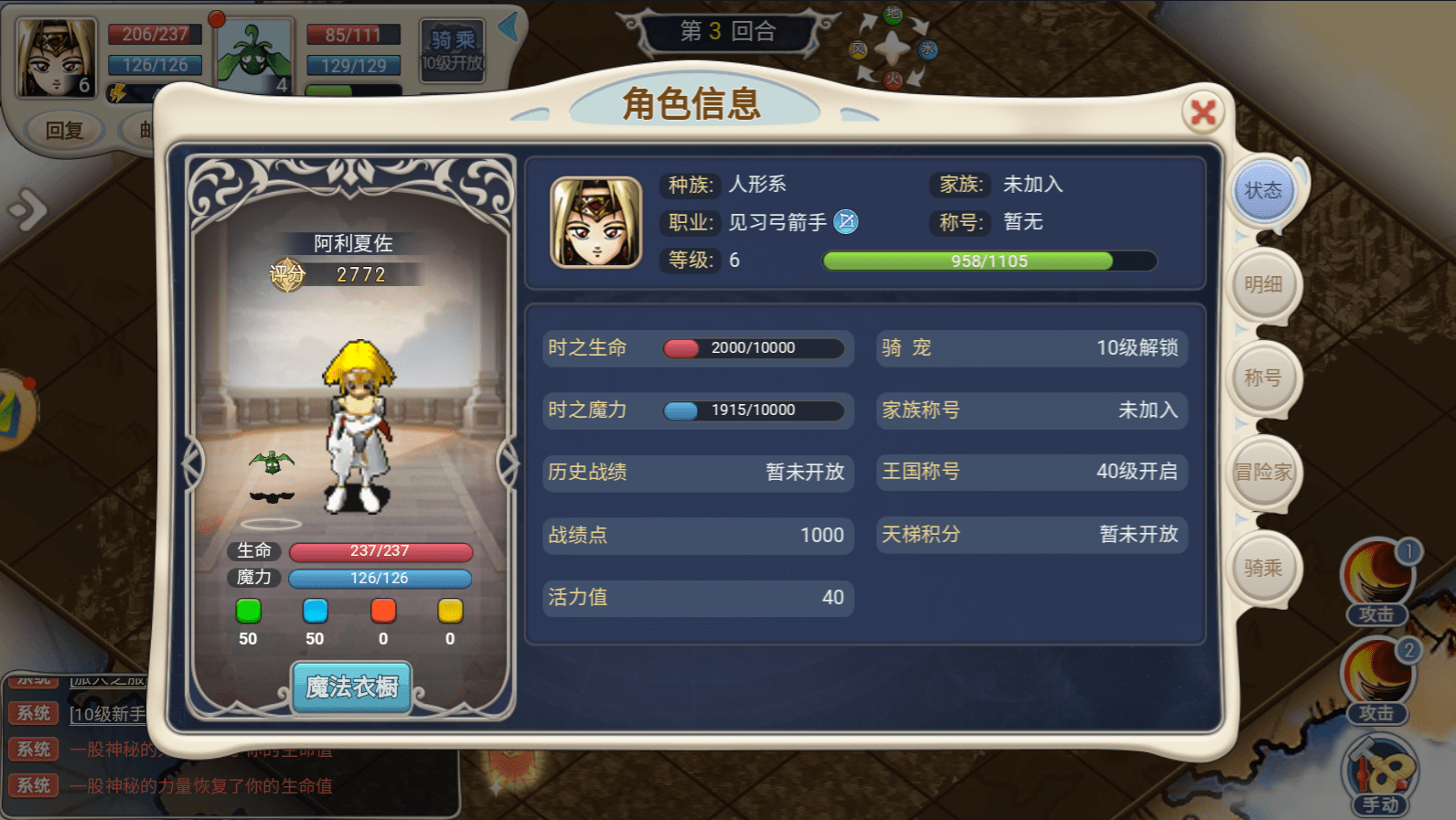Switch to the 状态 status tab
The height and width of the screenshot is (820, 1456).
pyautogui.click(x=1263, y=191)
